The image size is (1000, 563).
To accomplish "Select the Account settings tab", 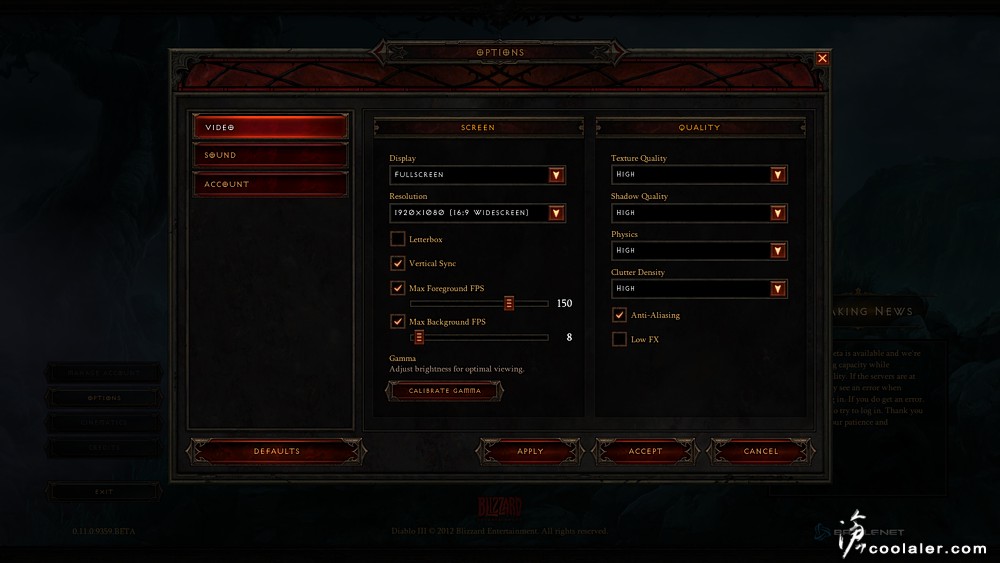I will (270, 184).
